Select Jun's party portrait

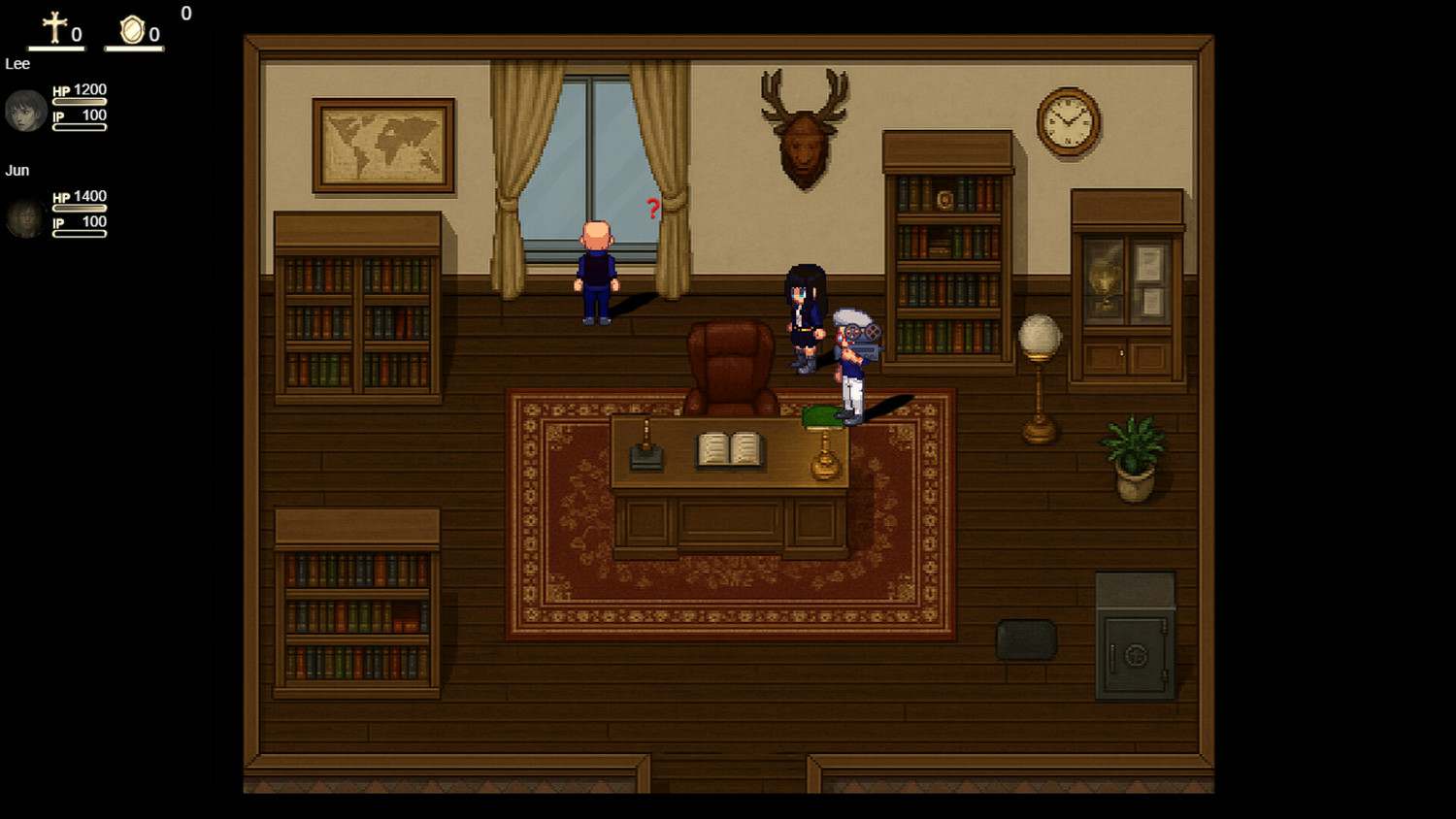coord(25,218)
